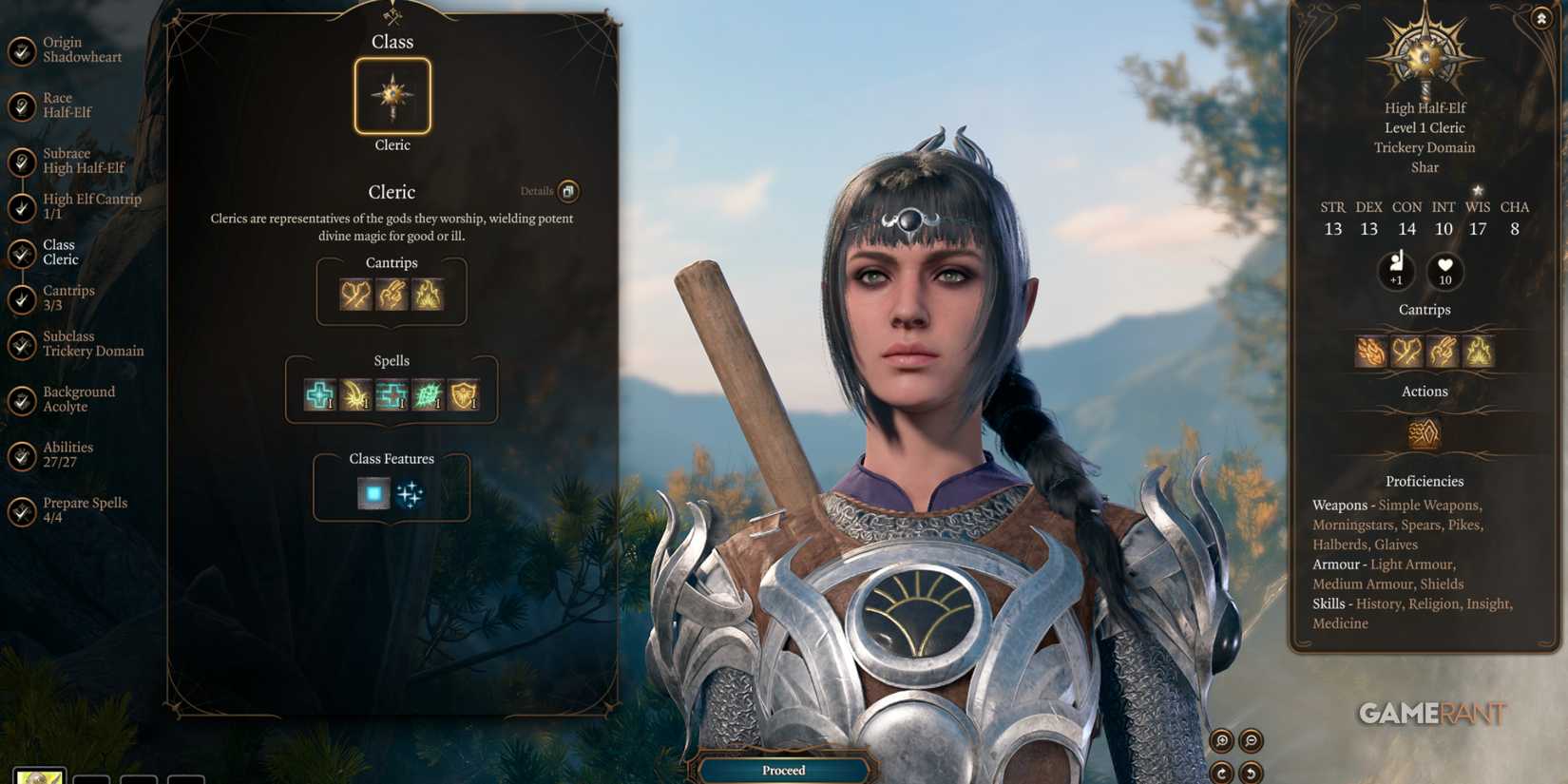This screenshot has height=784, width=1568.
Task: Select the Background Acolyte step in the sidebar
Action: click(x=79, y=398)
